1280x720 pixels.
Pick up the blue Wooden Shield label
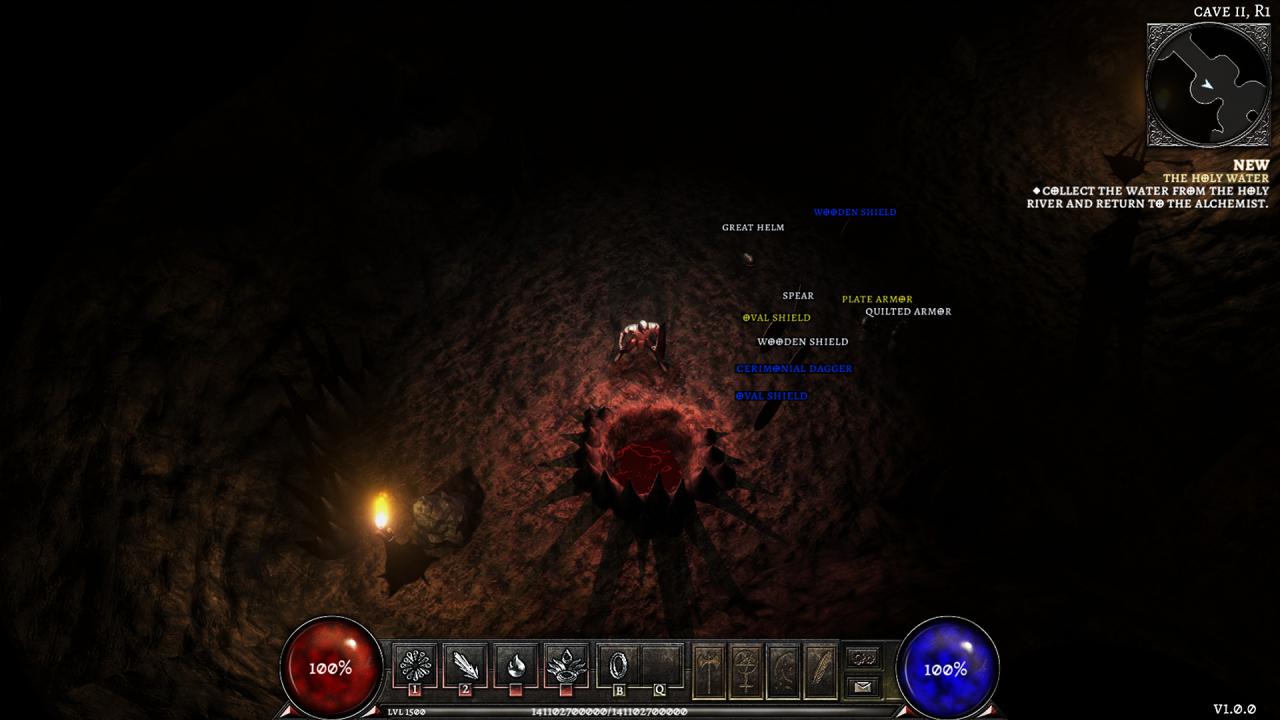855,212
